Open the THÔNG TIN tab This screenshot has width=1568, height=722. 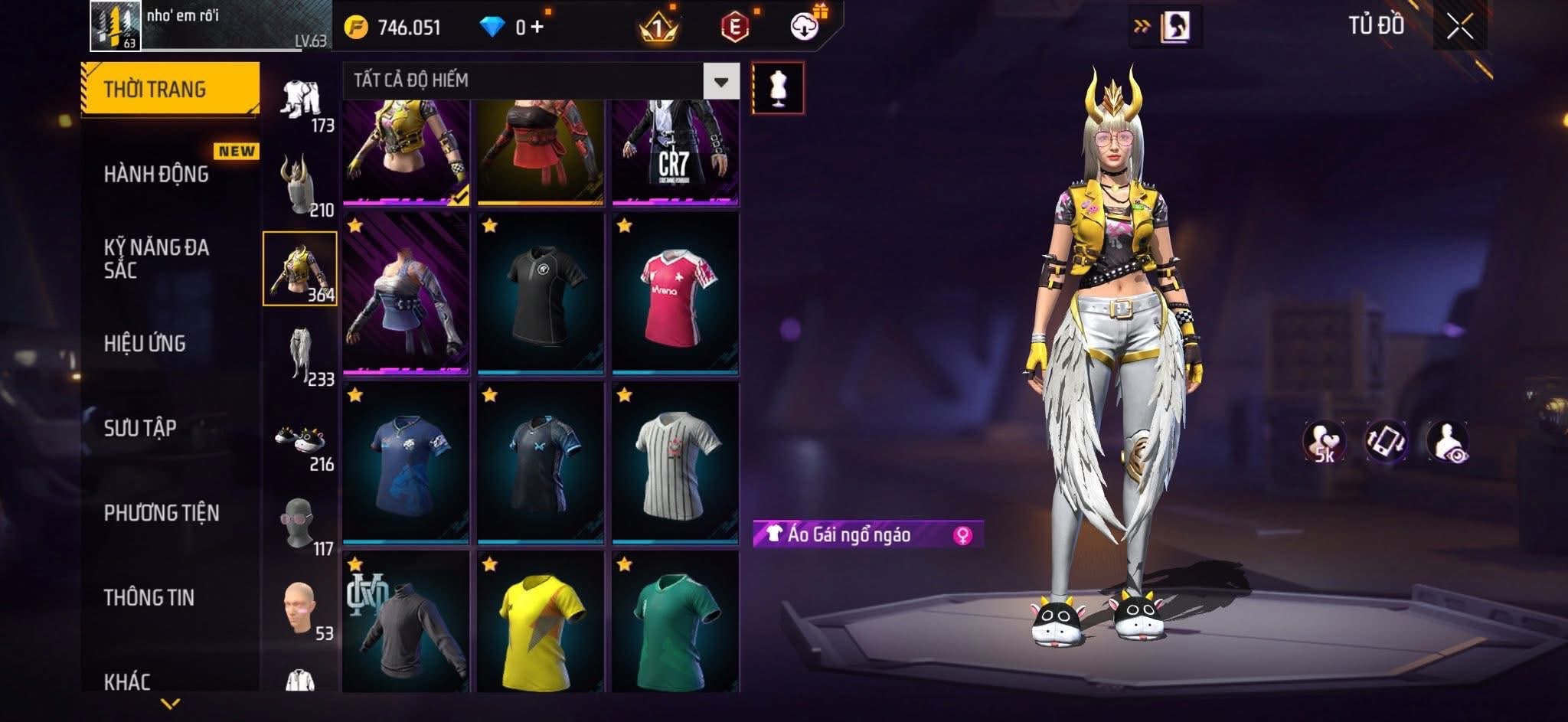[x=149, y=597]
